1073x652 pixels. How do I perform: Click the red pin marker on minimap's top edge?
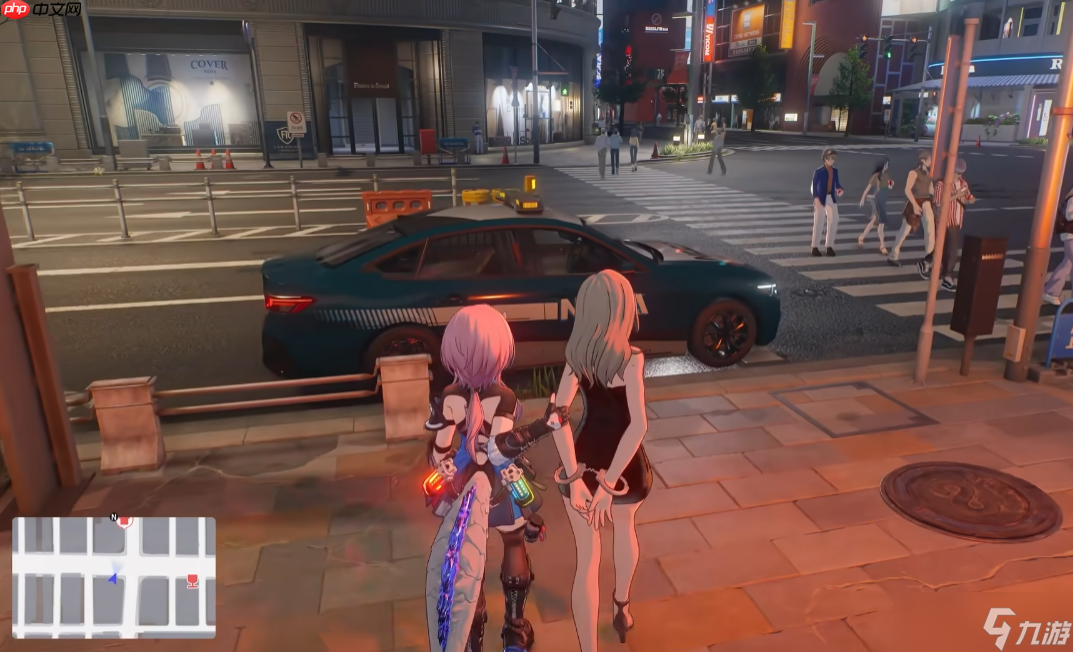tap(126, 521)
